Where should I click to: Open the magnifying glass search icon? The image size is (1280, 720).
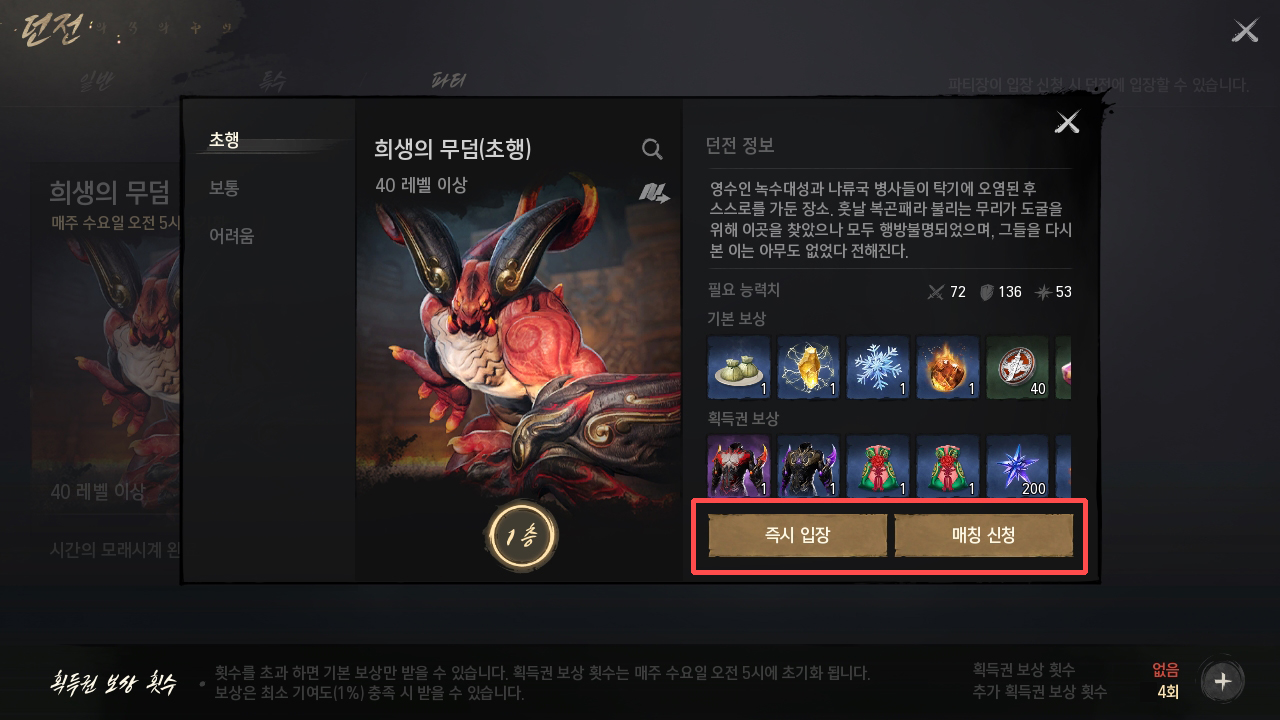pyautogui.click(x=652, y=150)
